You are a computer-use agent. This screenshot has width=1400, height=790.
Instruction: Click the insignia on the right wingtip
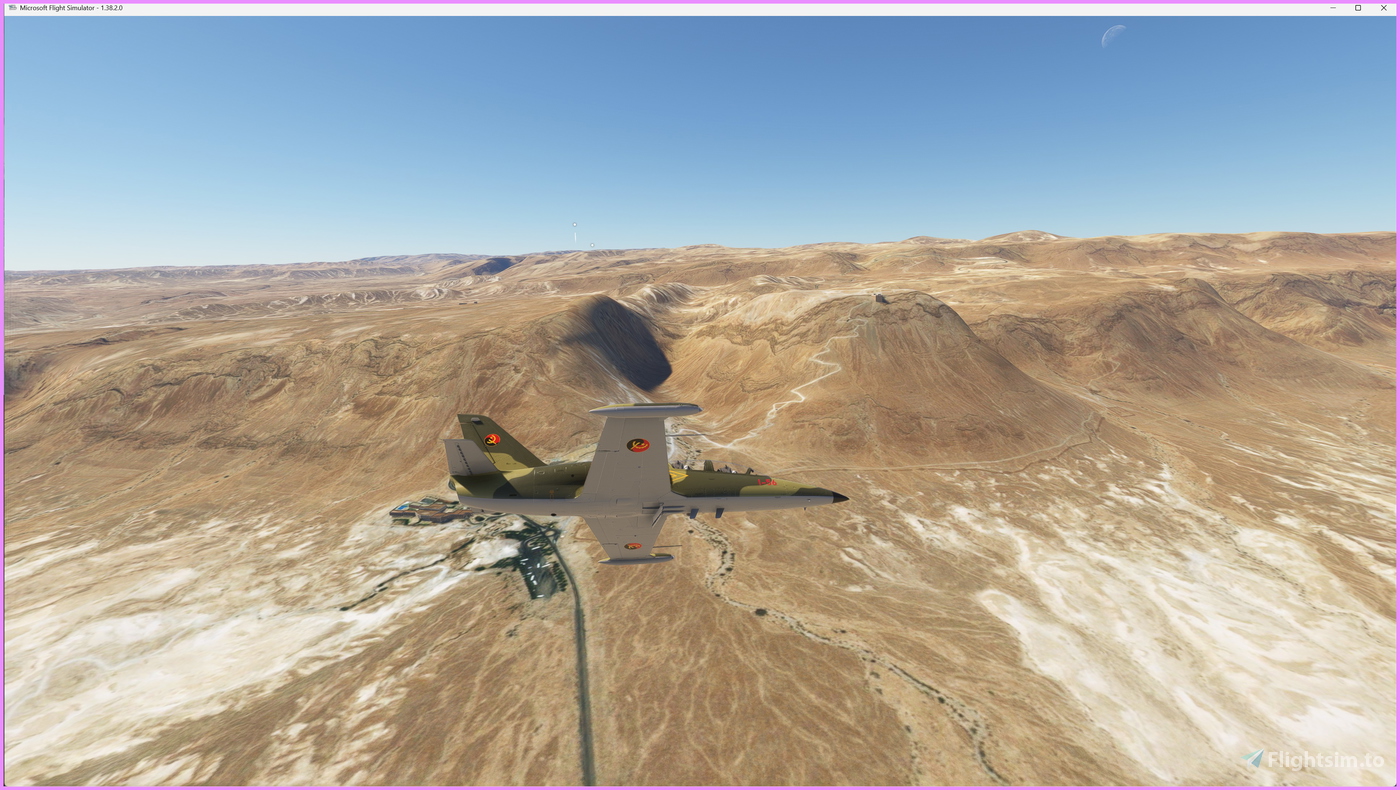tap(632, 546)
